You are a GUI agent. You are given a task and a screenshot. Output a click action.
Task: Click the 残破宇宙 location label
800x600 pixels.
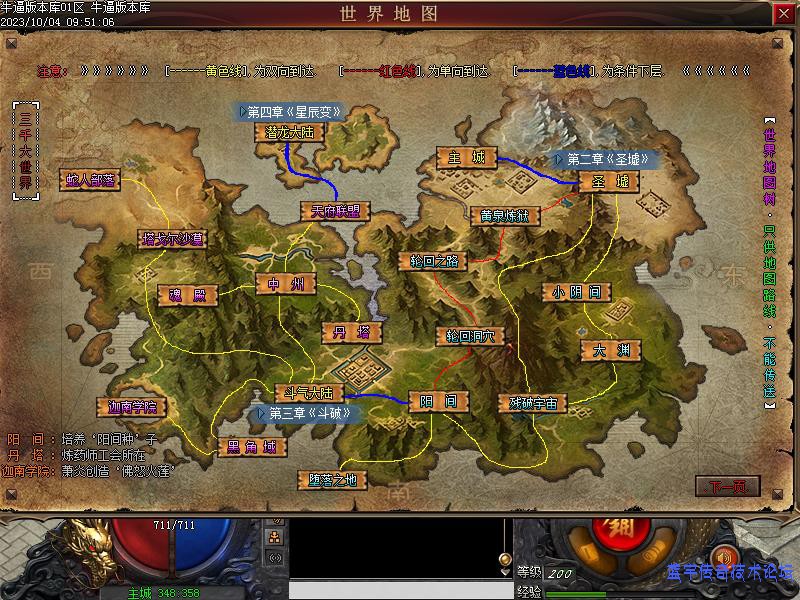[533, 404]
